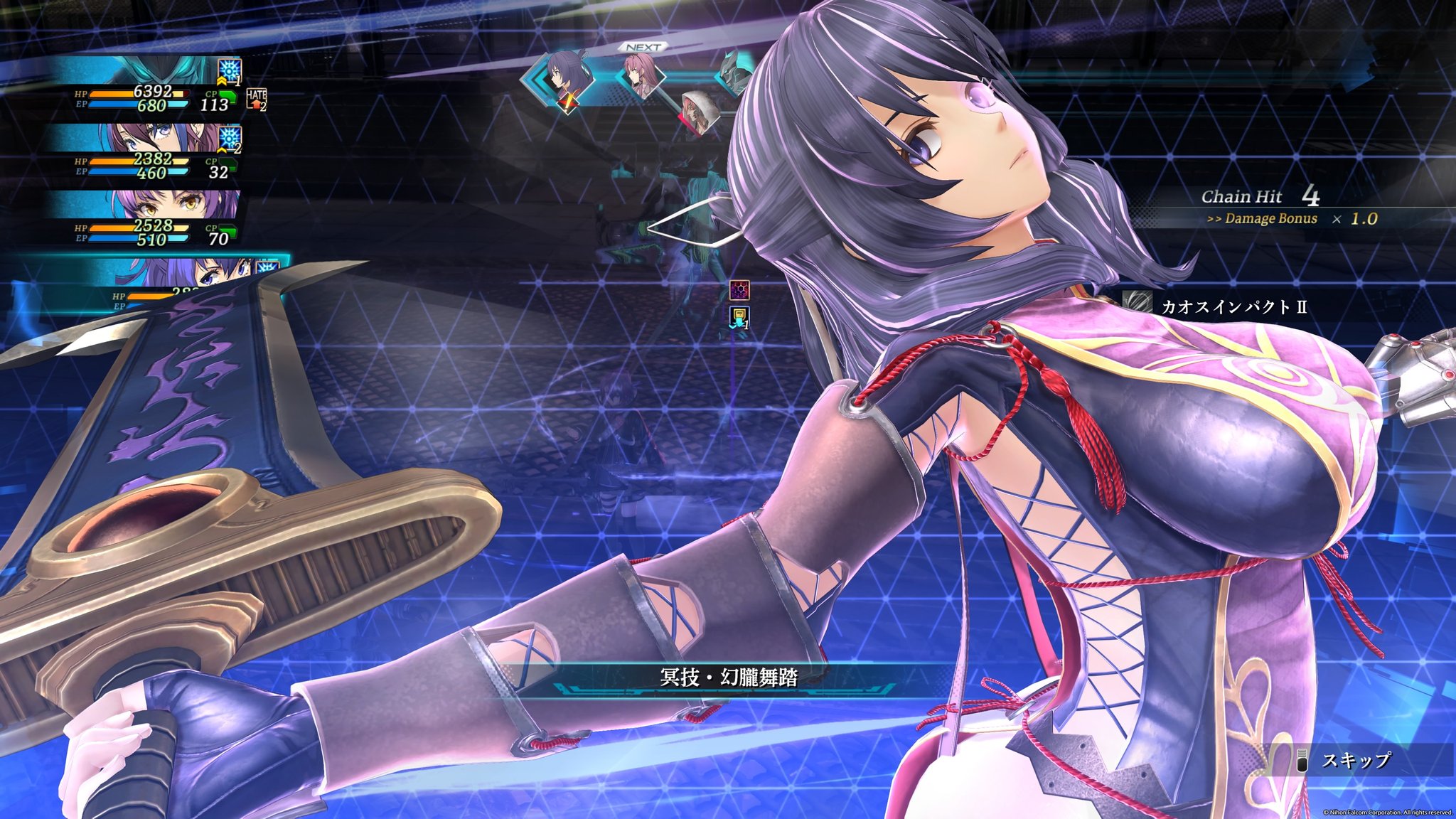Skip the craft animation with スキップ
The width and height of the screenshot is (1456, 819).
click(x=1355, y=761)
